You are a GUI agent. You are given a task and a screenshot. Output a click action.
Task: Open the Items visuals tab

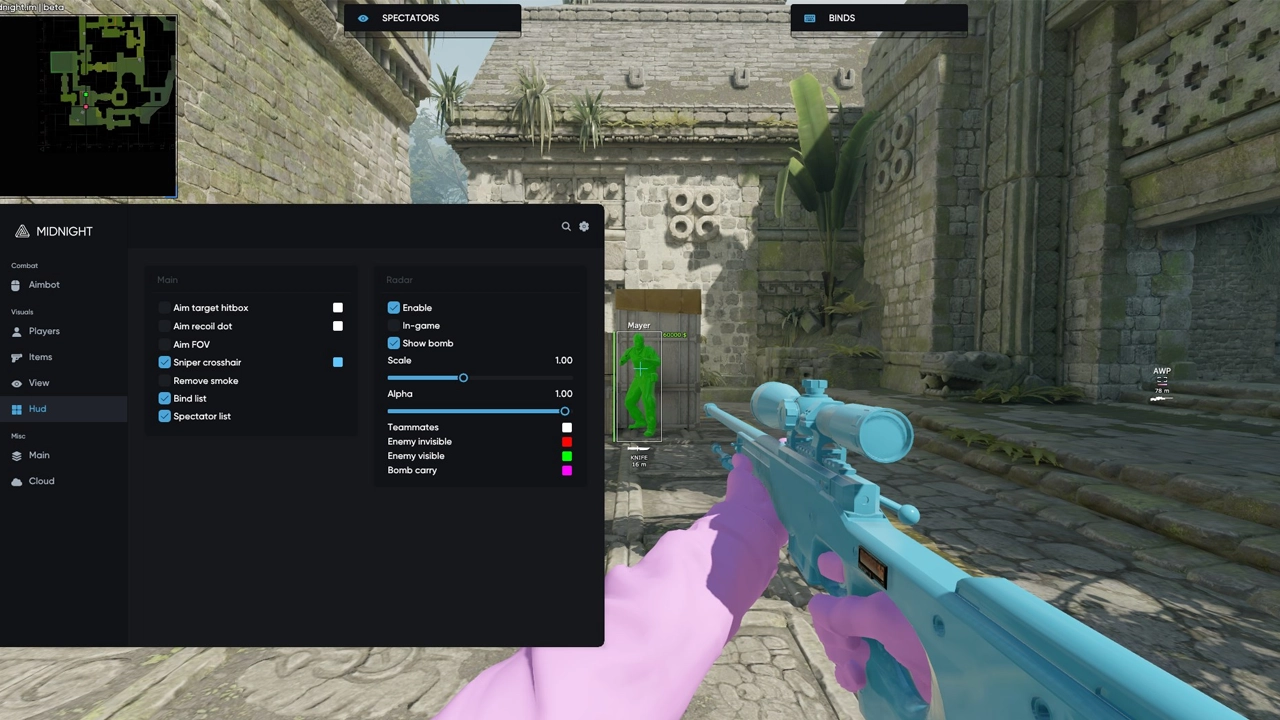pos(40,357)
